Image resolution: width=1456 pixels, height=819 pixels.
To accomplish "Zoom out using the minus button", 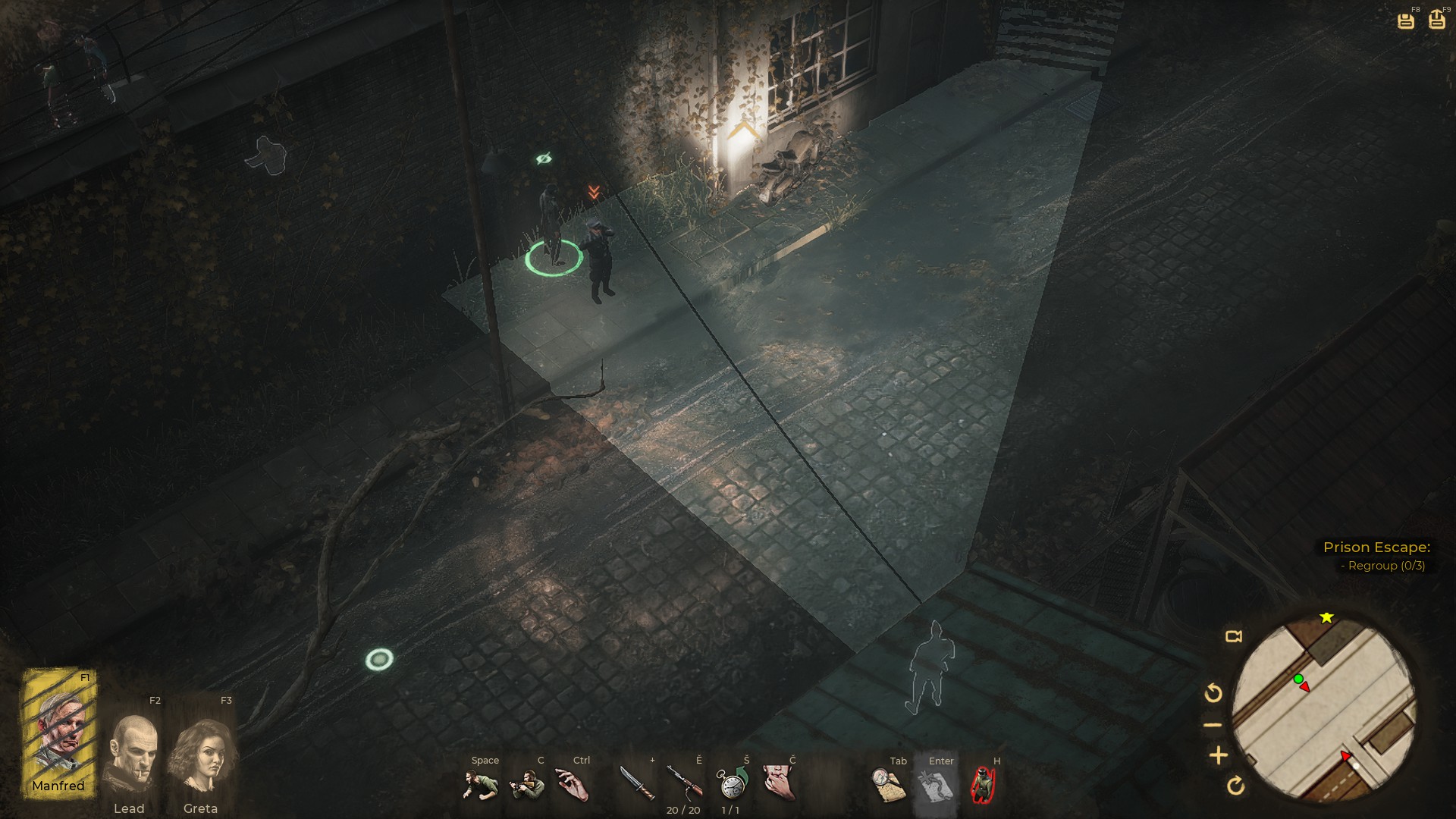I will 1213,725.
